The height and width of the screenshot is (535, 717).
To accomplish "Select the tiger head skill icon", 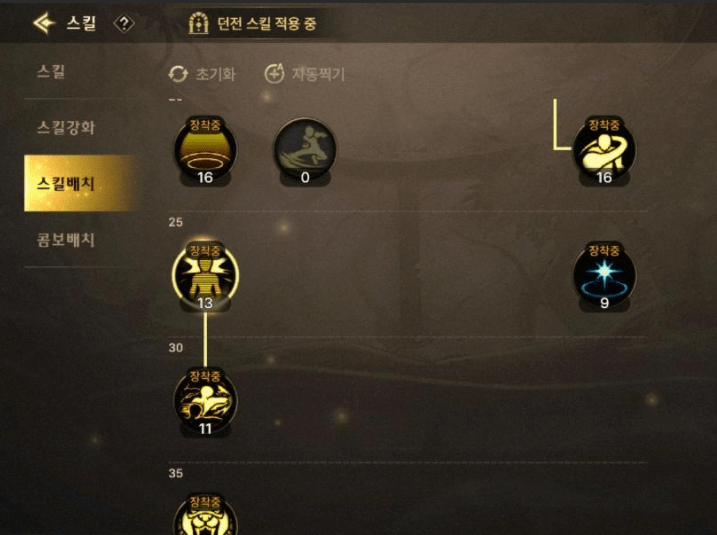I will click(x=205, y=517).
